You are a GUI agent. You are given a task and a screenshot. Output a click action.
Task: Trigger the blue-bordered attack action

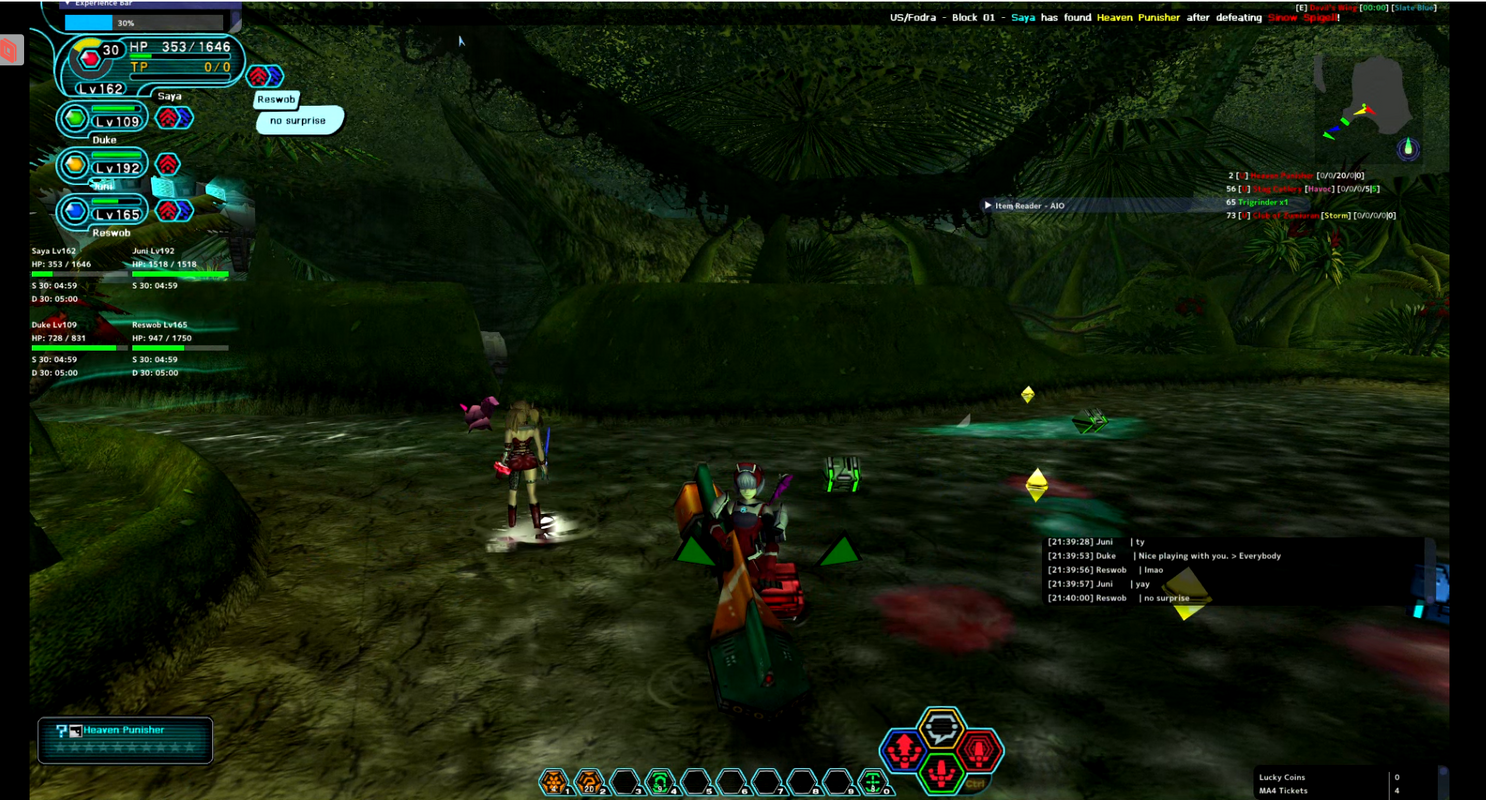[903, 748]
